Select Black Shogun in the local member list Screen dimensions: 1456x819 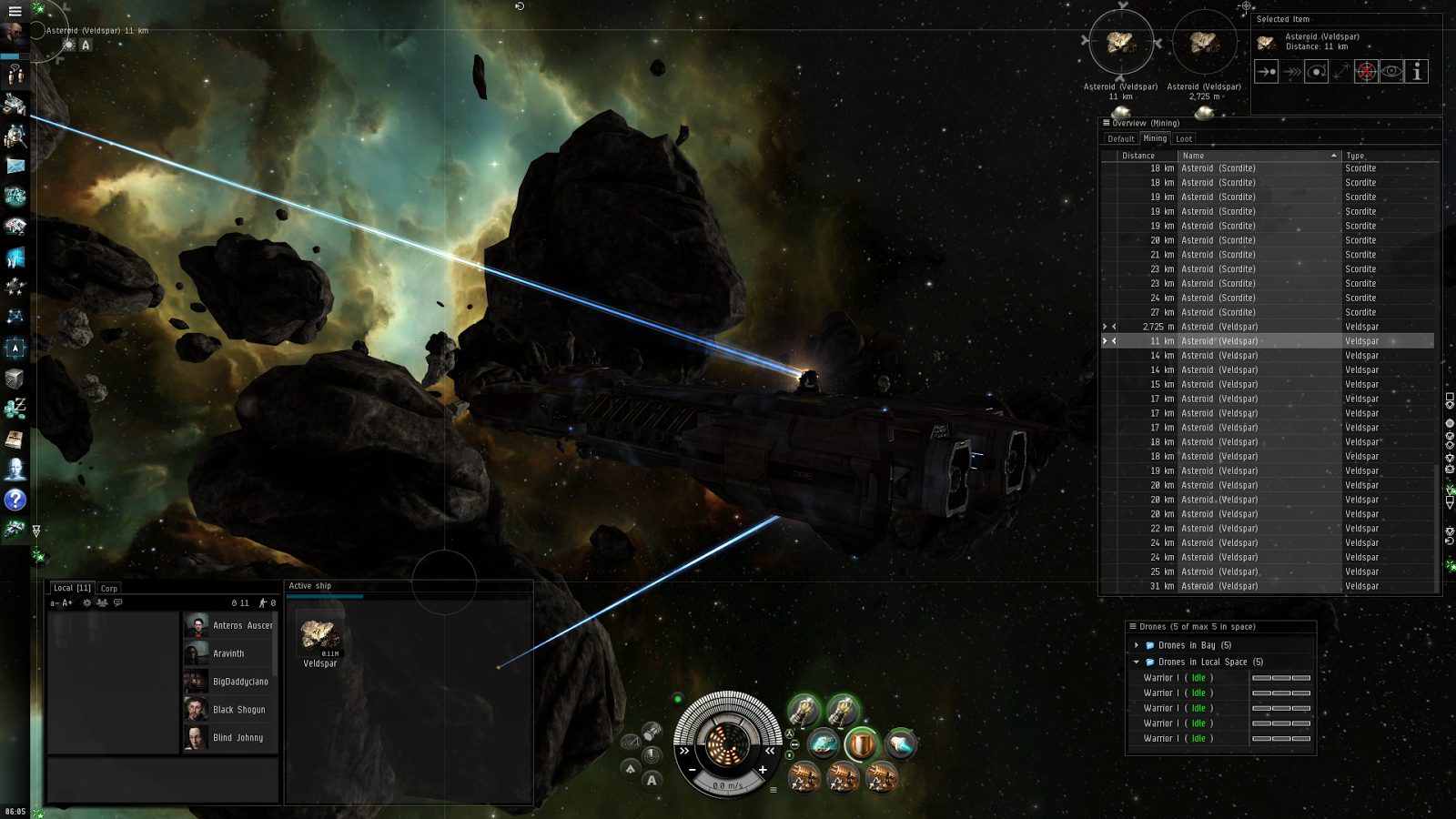click(238, 710)
